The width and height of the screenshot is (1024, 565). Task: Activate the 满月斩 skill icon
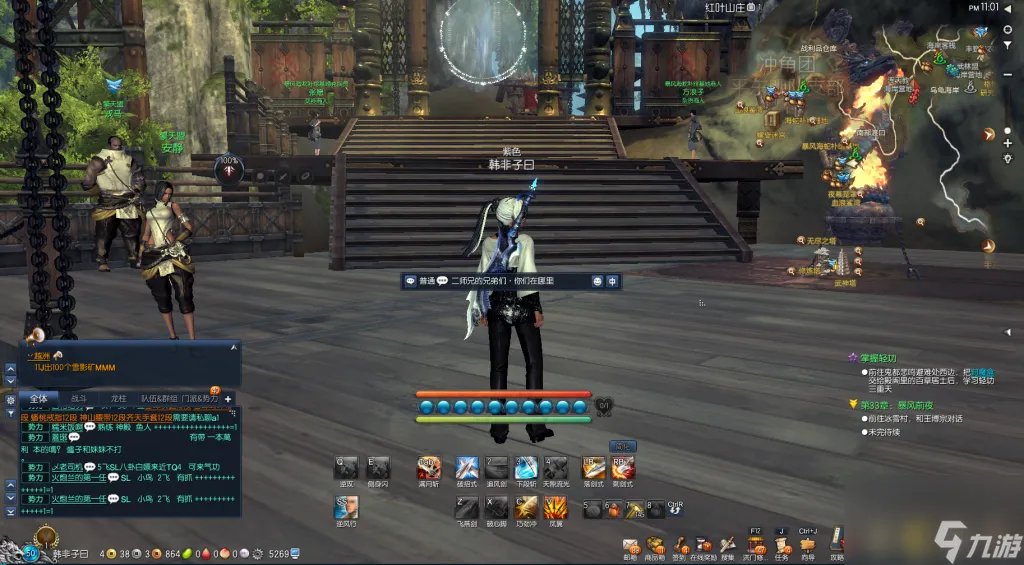coord(429,467)
